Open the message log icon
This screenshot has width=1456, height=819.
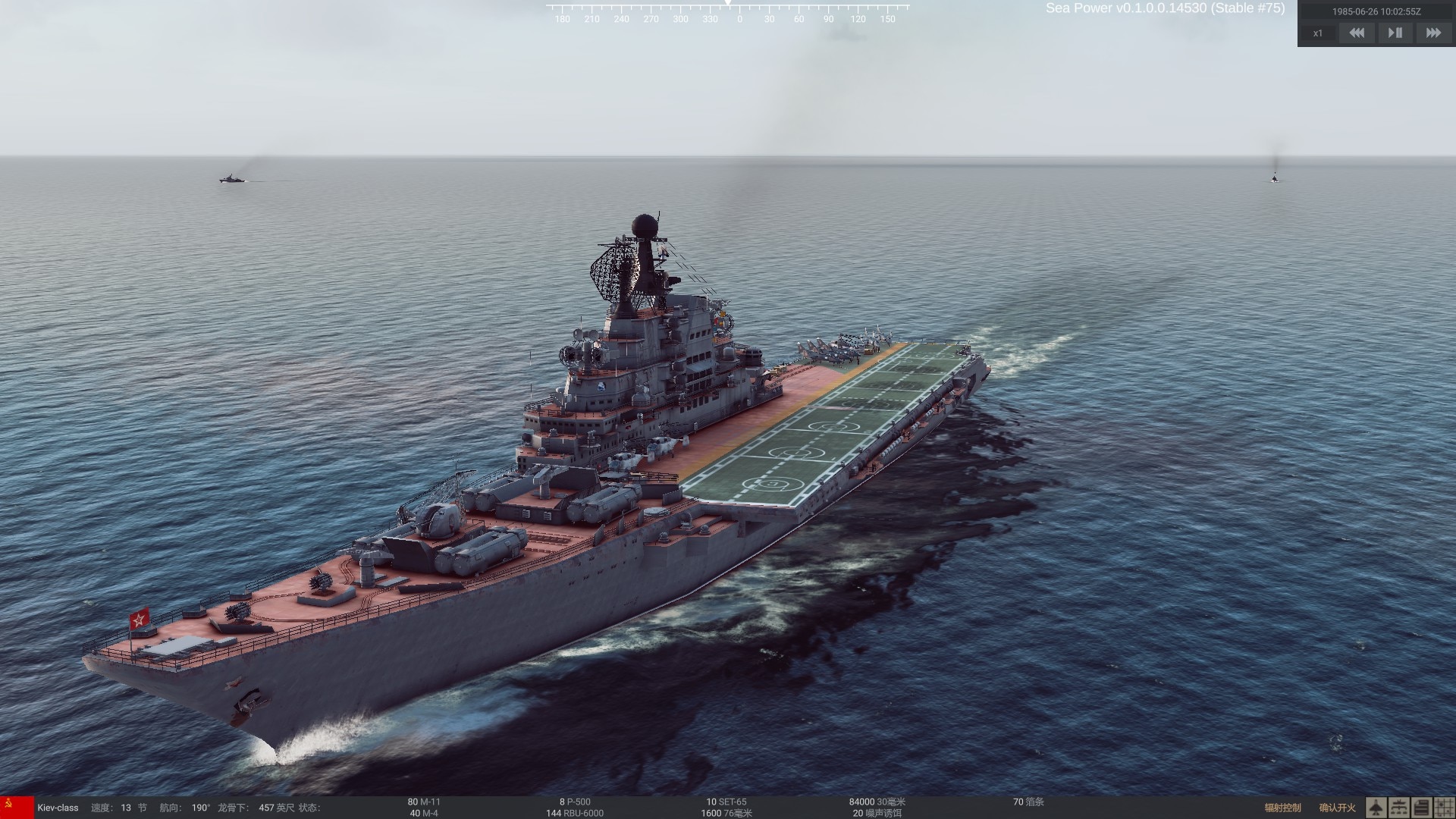click(x=1423, y=807)
